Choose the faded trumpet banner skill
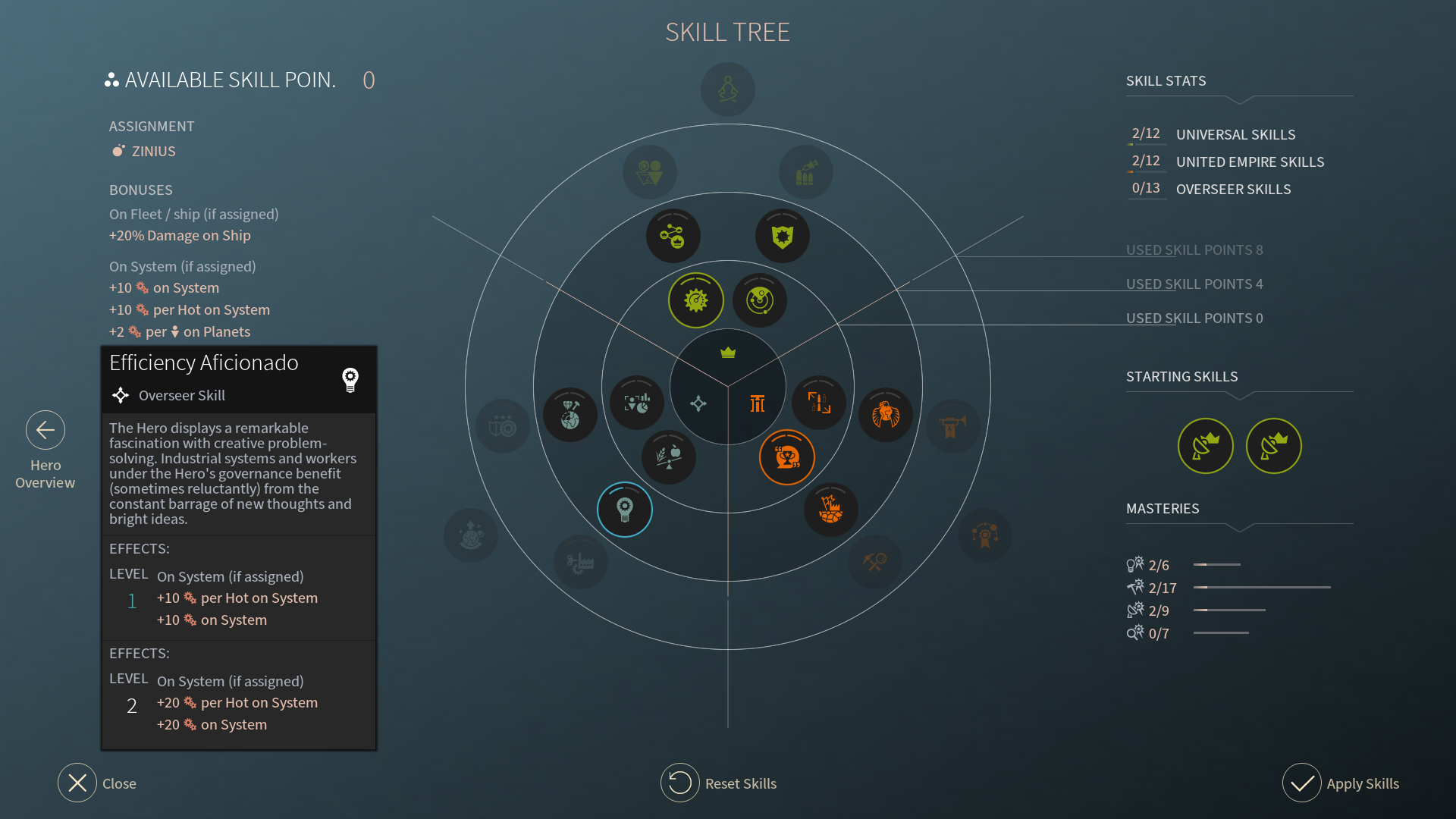1456x819 pixels. coord(953,426)
